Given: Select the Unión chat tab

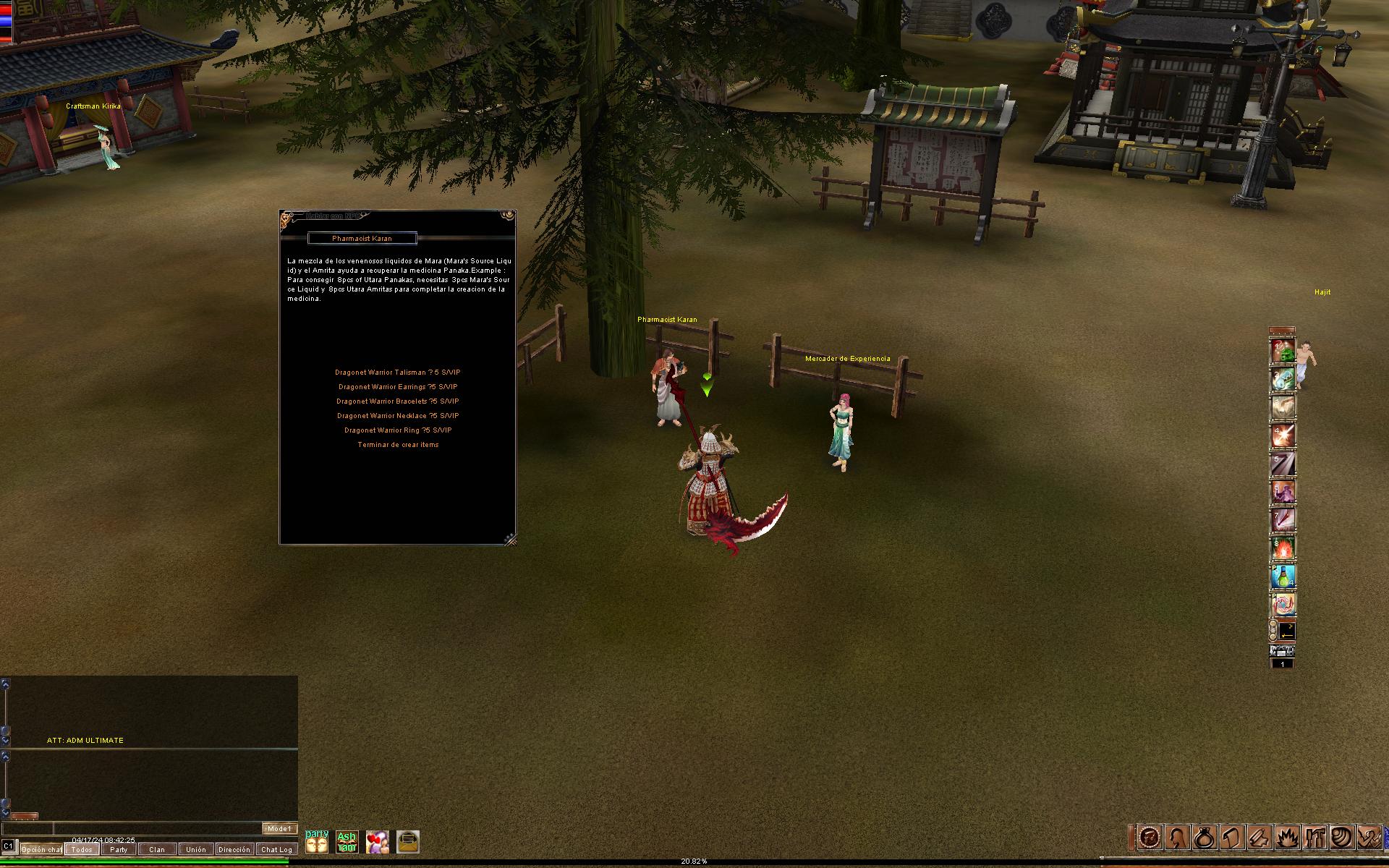Looking at the screenshot, I should [x=195, y=849].
